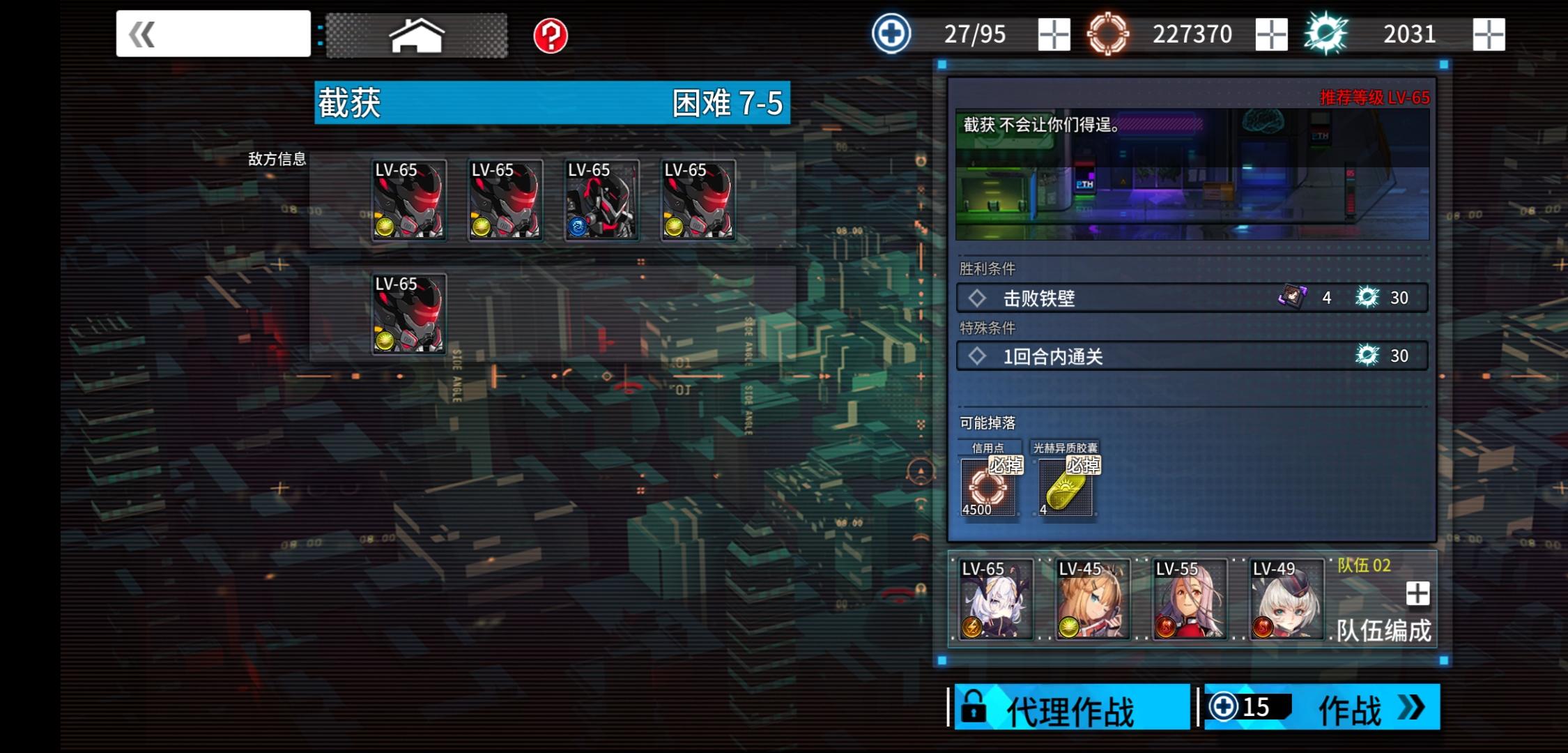Click the 信用点 credit drop icon showing 4500
1568x753 pixels.
pos(987,486)
